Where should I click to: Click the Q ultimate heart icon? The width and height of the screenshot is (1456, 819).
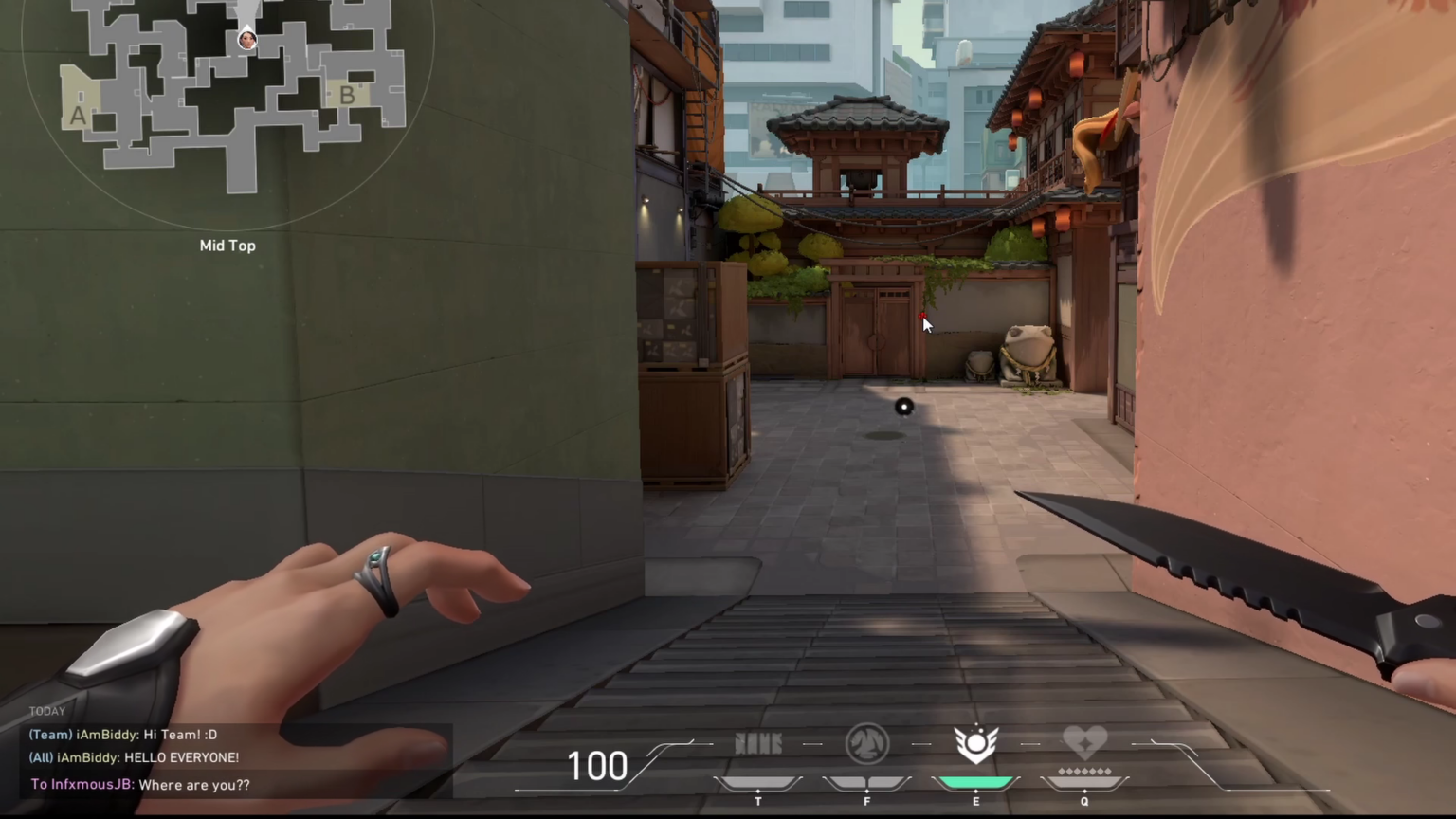pos(1083,739)
